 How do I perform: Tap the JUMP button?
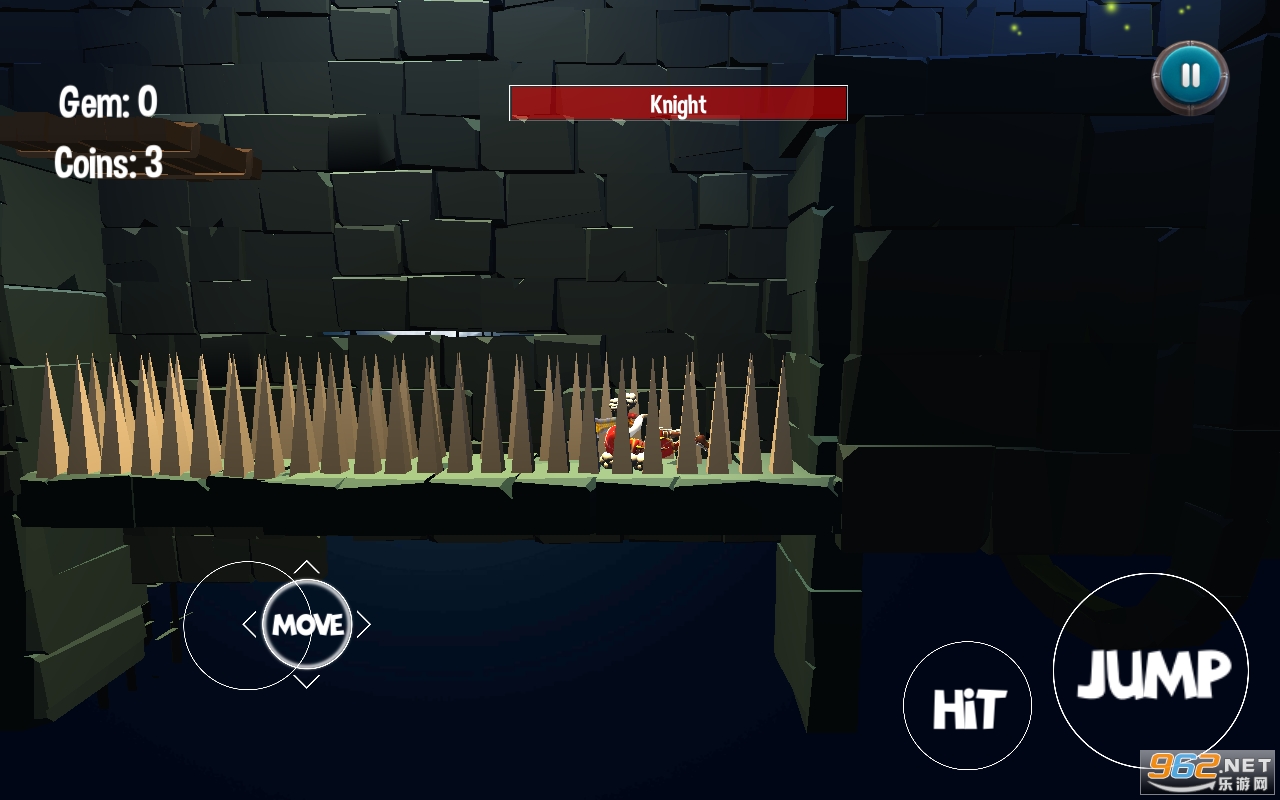pos(1151,672)
